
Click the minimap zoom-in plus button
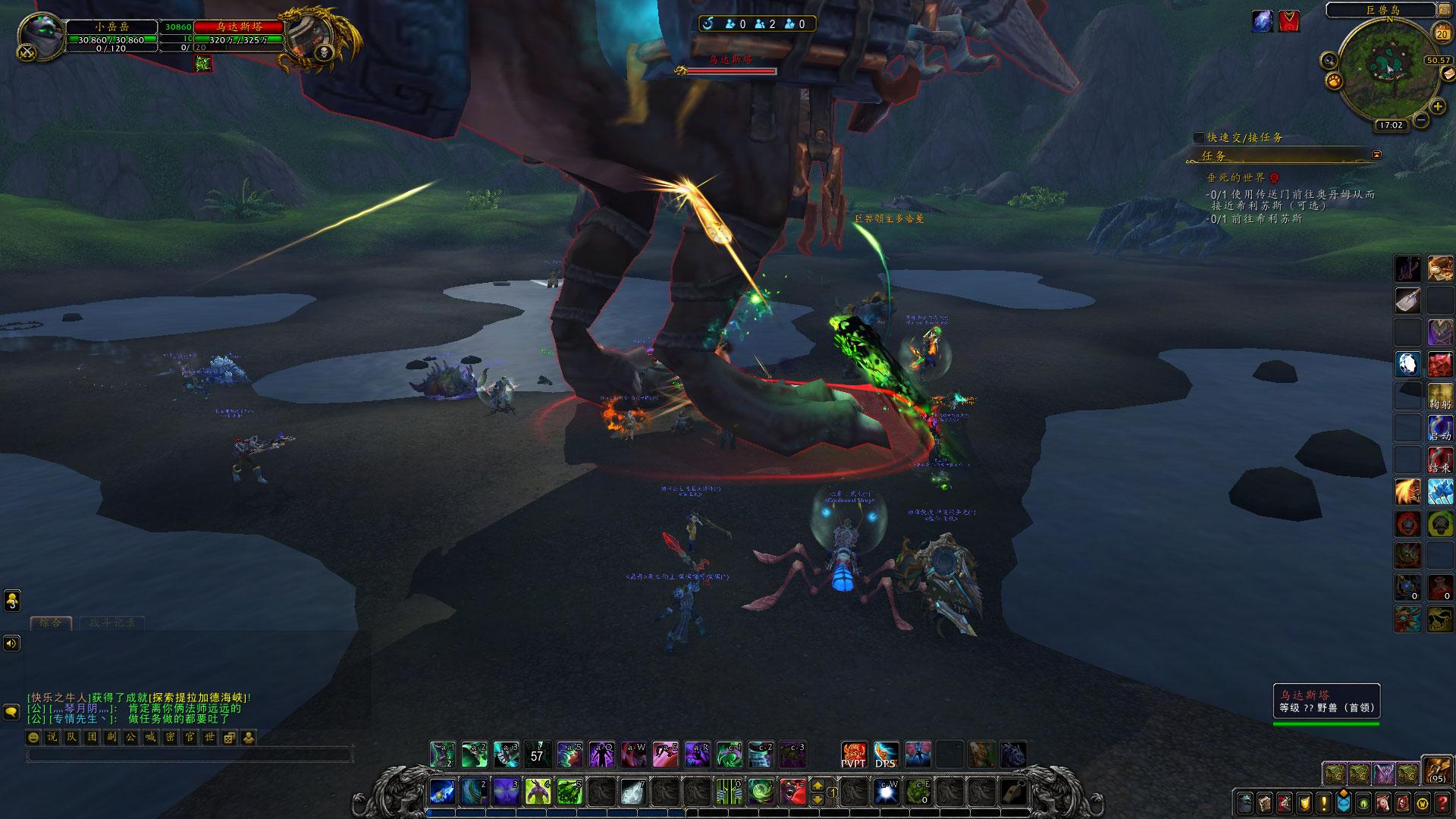(x=1437, y=106)
